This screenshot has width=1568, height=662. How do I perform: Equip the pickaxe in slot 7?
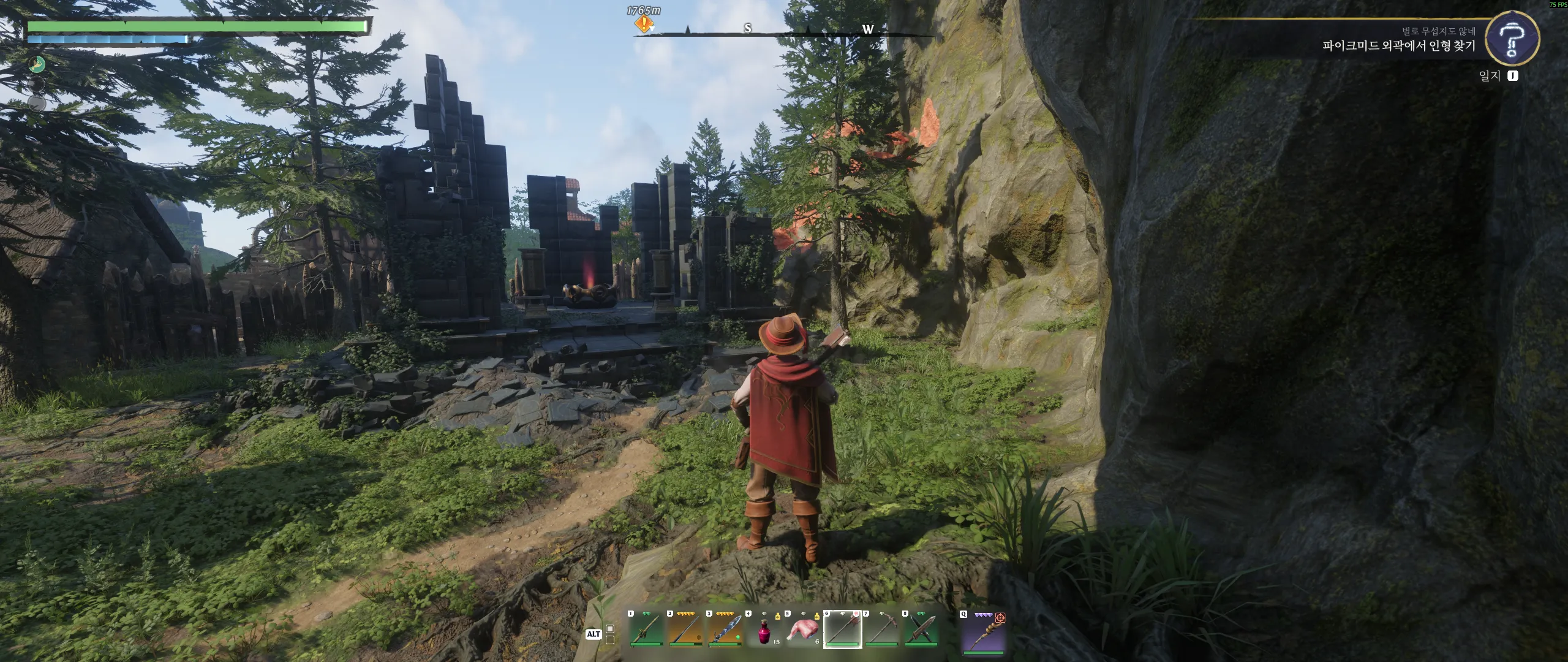coord(881,630)
